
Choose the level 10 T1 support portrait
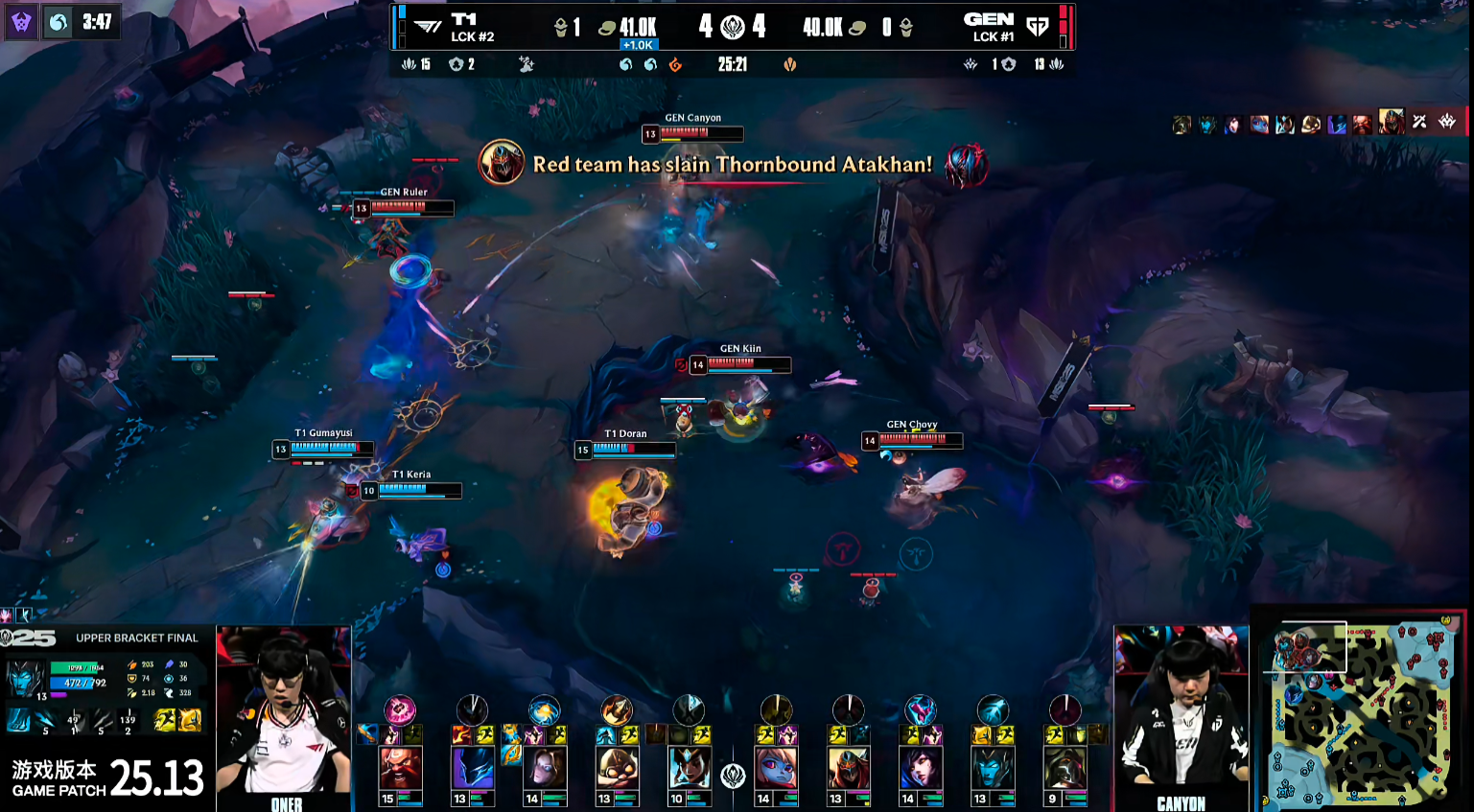point(688,768)
